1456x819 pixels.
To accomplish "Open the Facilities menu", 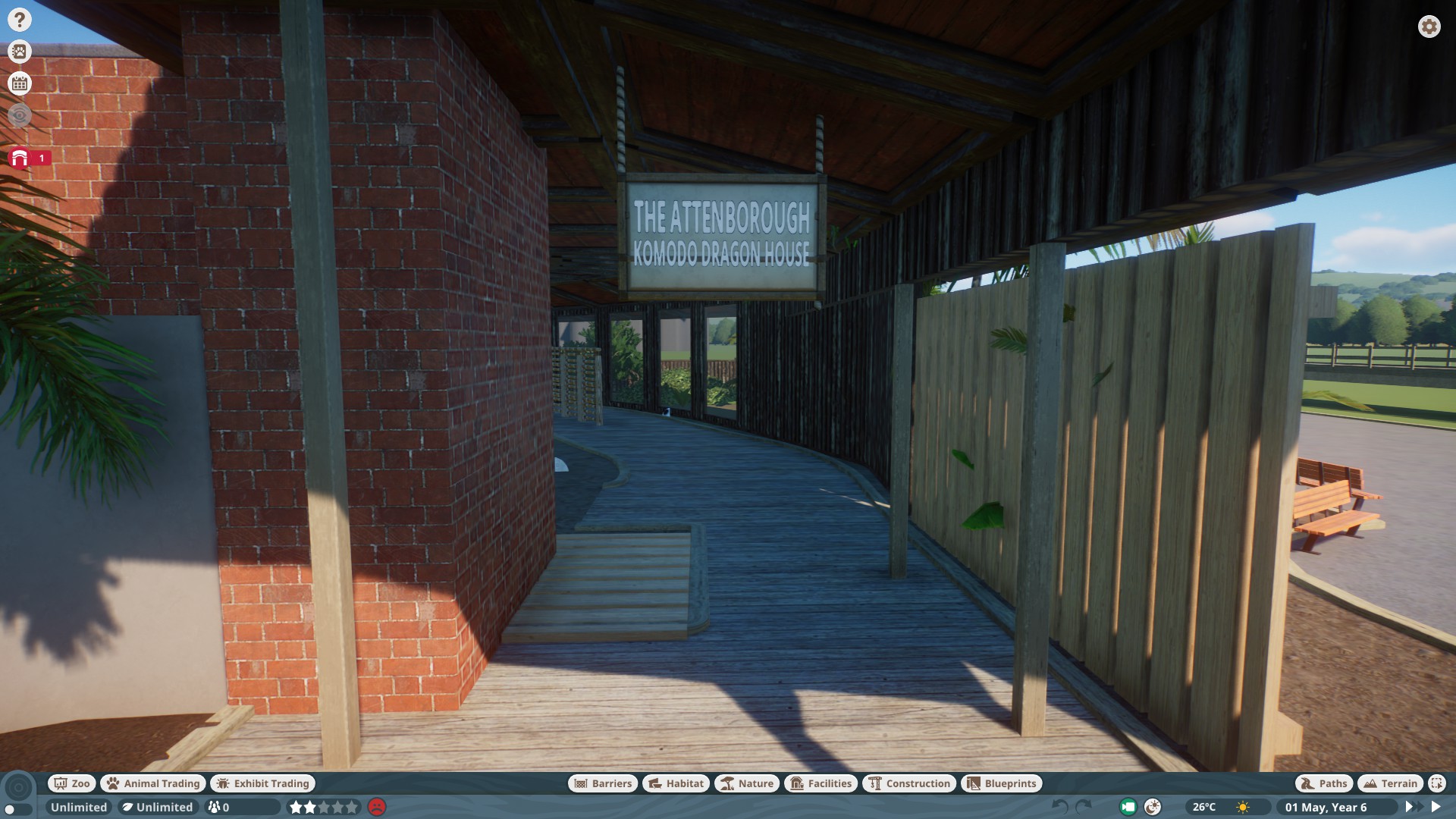I will tap(822, 783).
